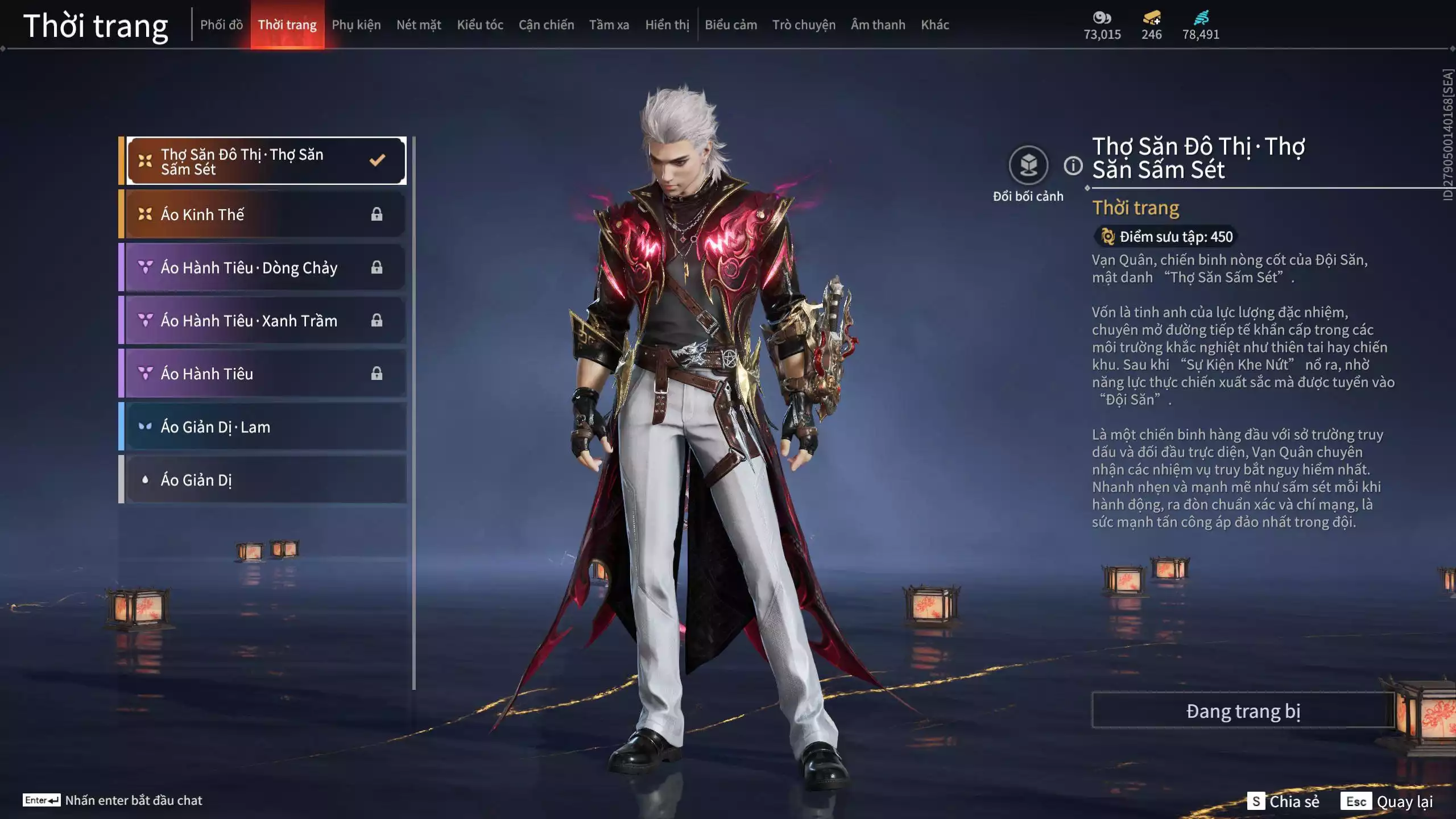This screenshot has width=1456, height=819.
Task: Open the Cận chiến category
Action: click(546, 25)
